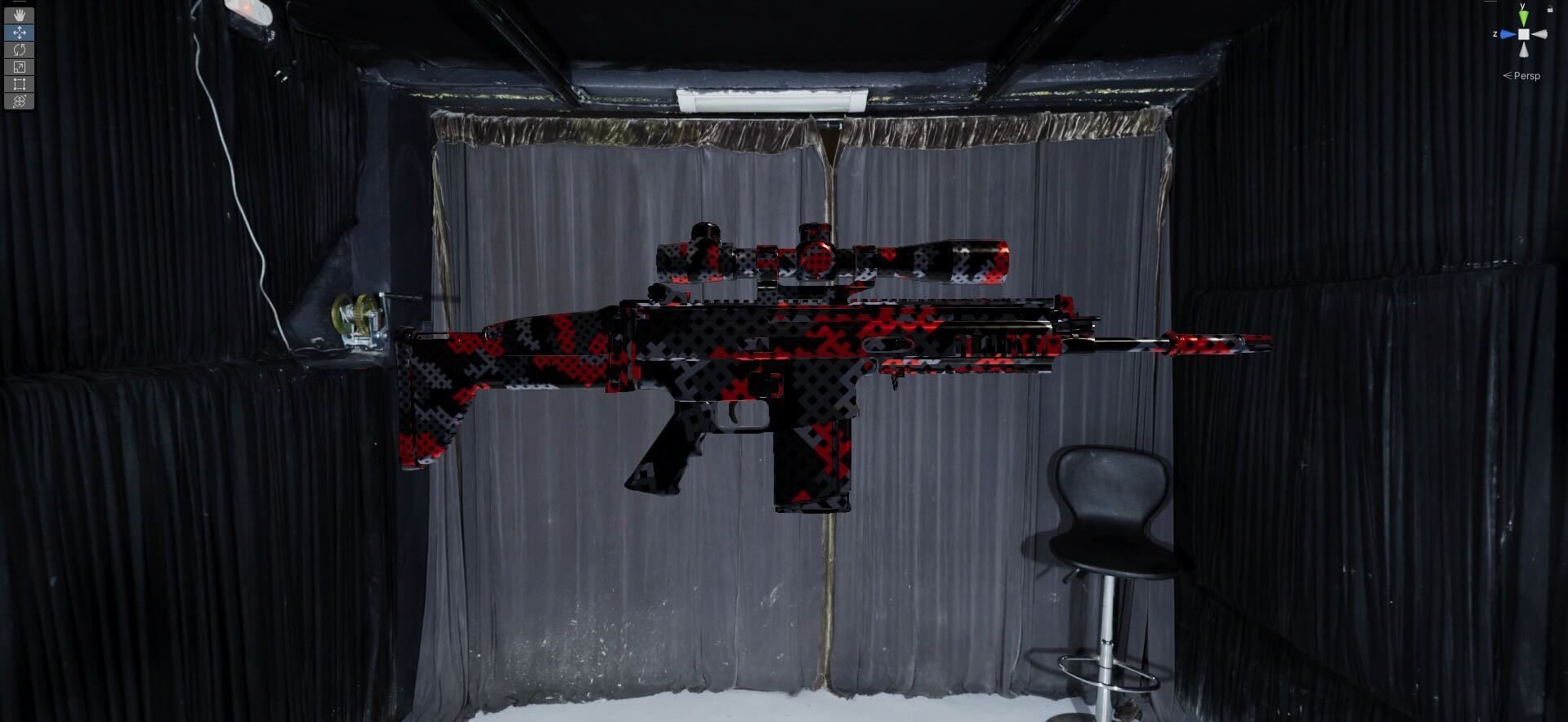Viewport: 1568px width, 722px height.
Task: Activate the Move tool
Action: [x=20, y=33]
